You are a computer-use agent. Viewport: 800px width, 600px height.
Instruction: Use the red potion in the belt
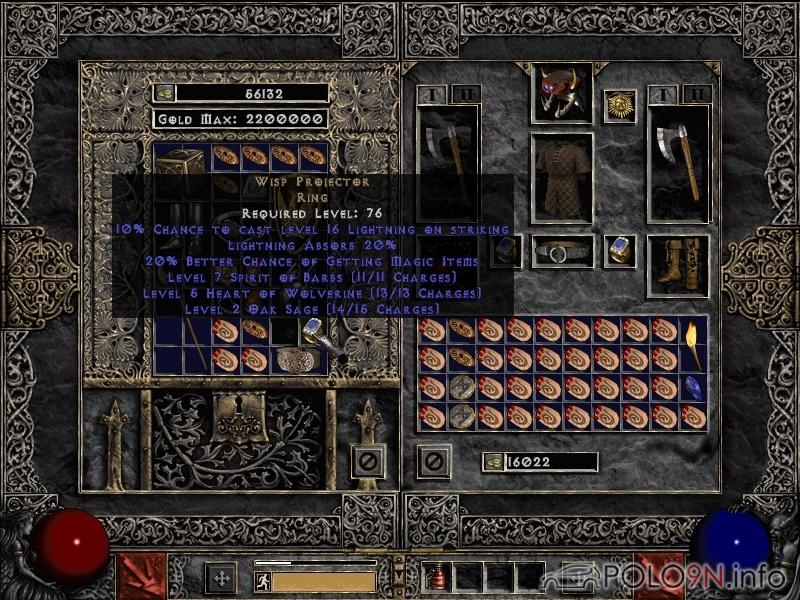436,576
